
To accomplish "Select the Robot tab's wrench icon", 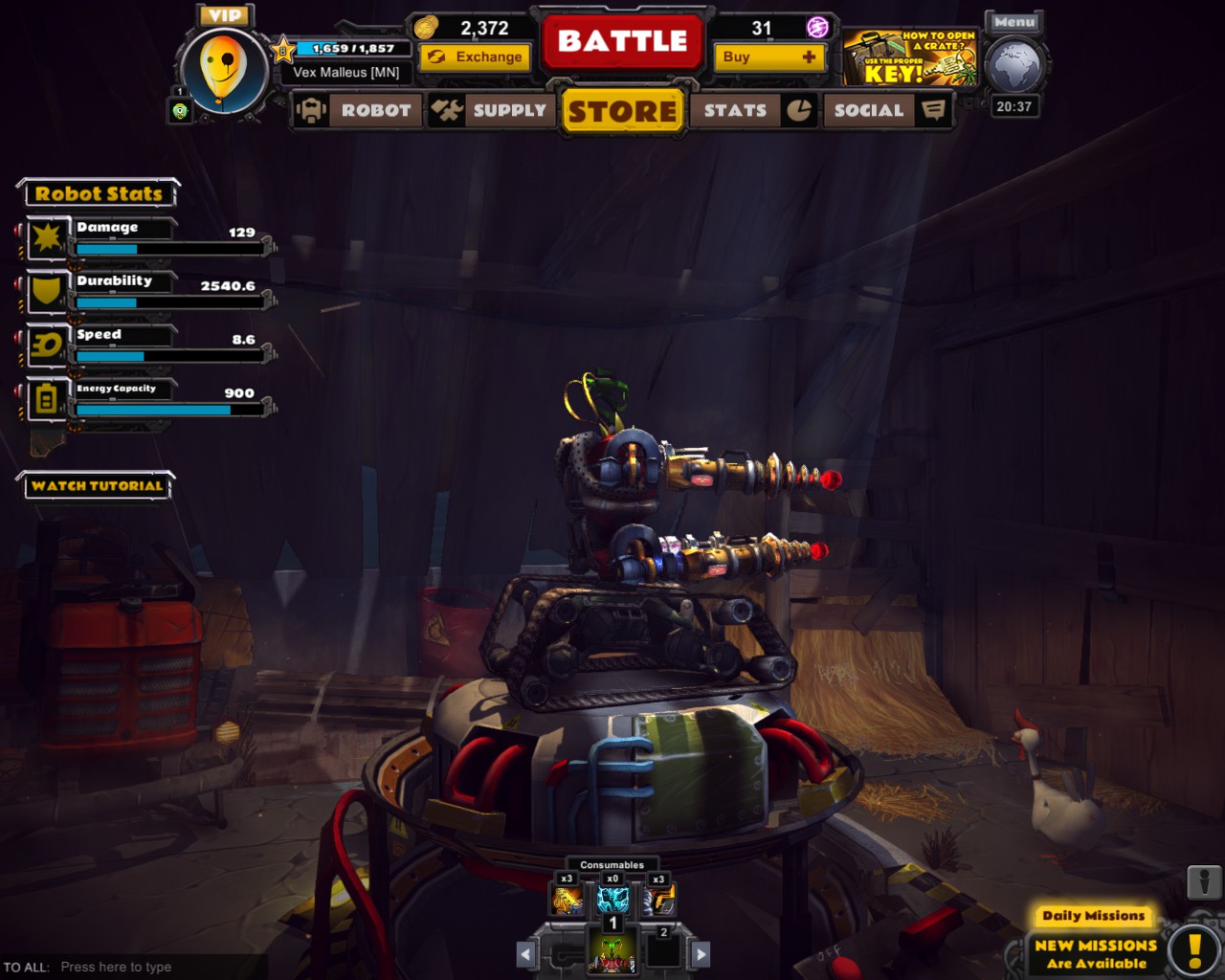I will [x=309, y=110].
